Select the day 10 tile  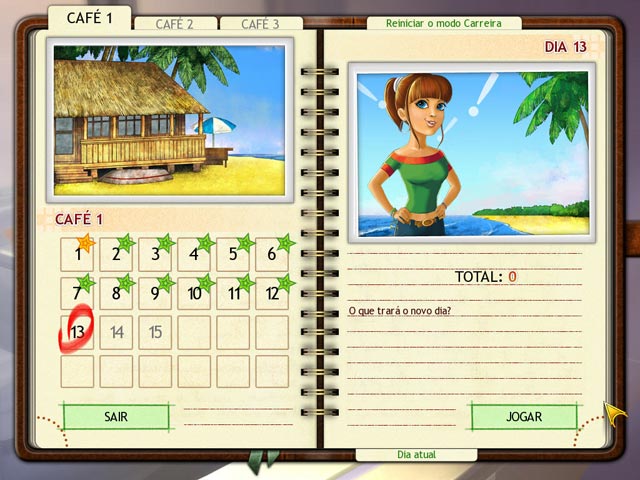[194, 293]
